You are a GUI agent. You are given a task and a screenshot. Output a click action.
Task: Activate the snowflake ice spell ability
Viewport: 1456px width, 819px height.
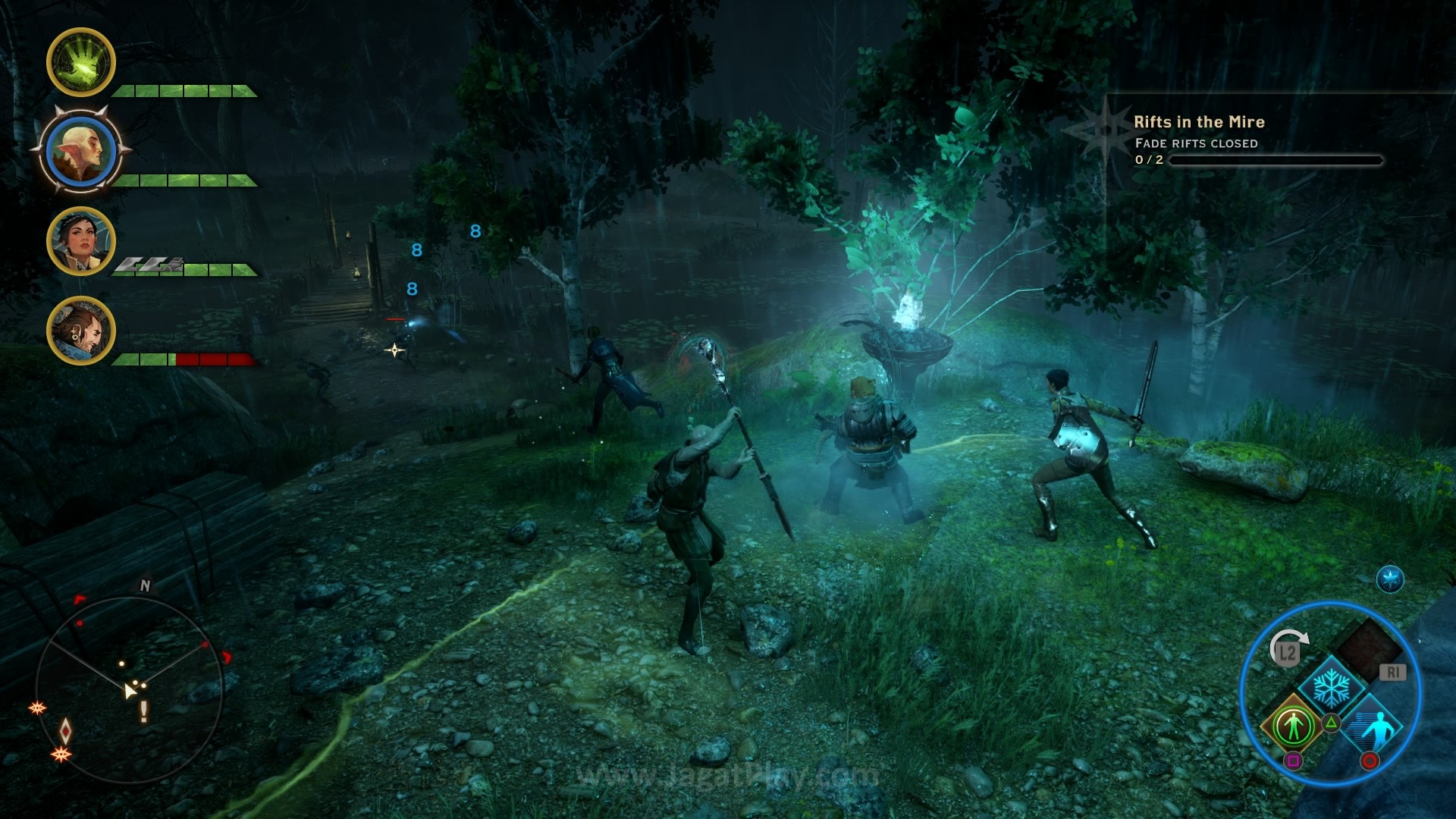[x=1330, y=688]
